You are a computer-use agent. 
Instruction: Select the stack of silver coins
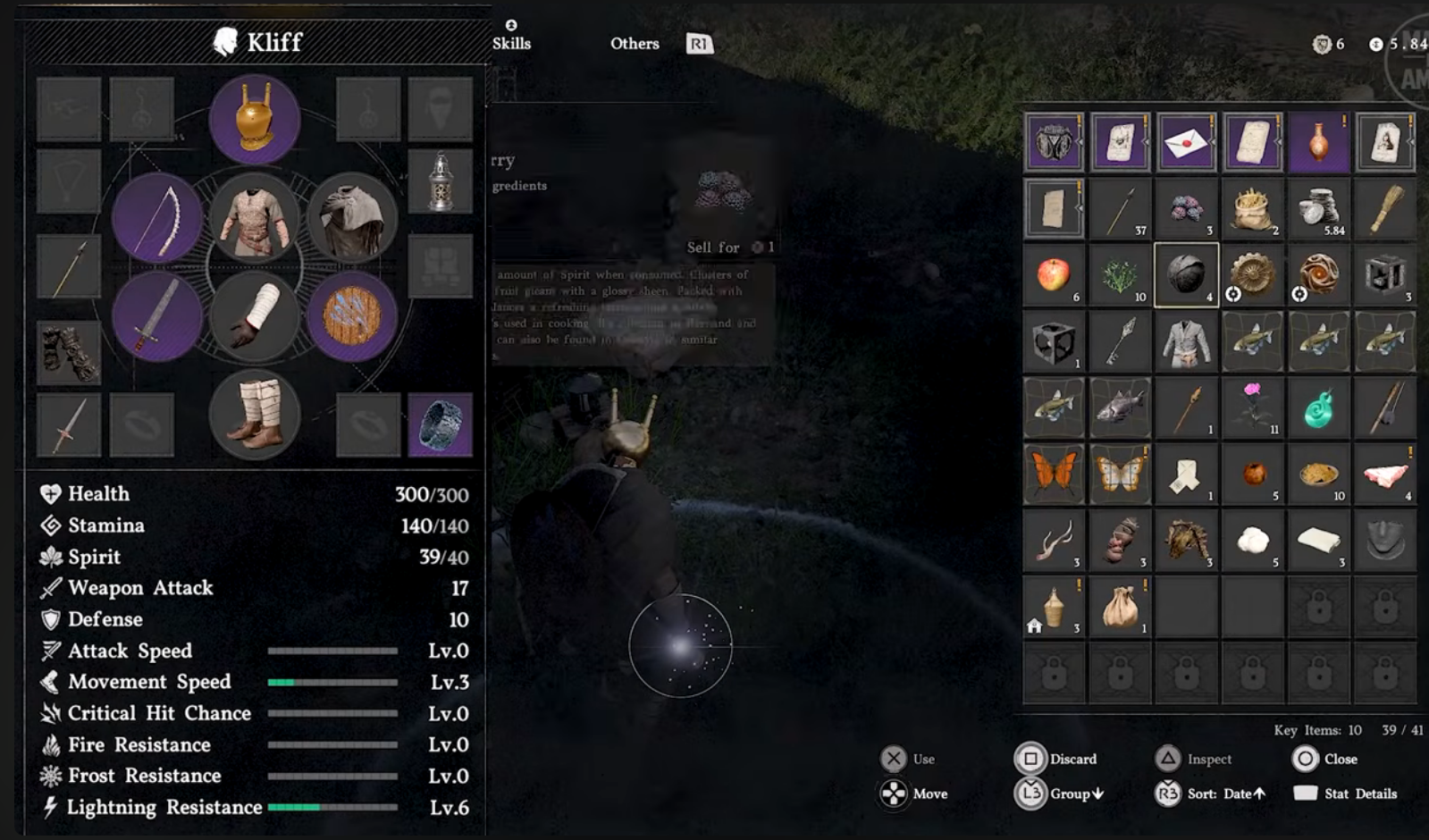tap(1318, 209)
